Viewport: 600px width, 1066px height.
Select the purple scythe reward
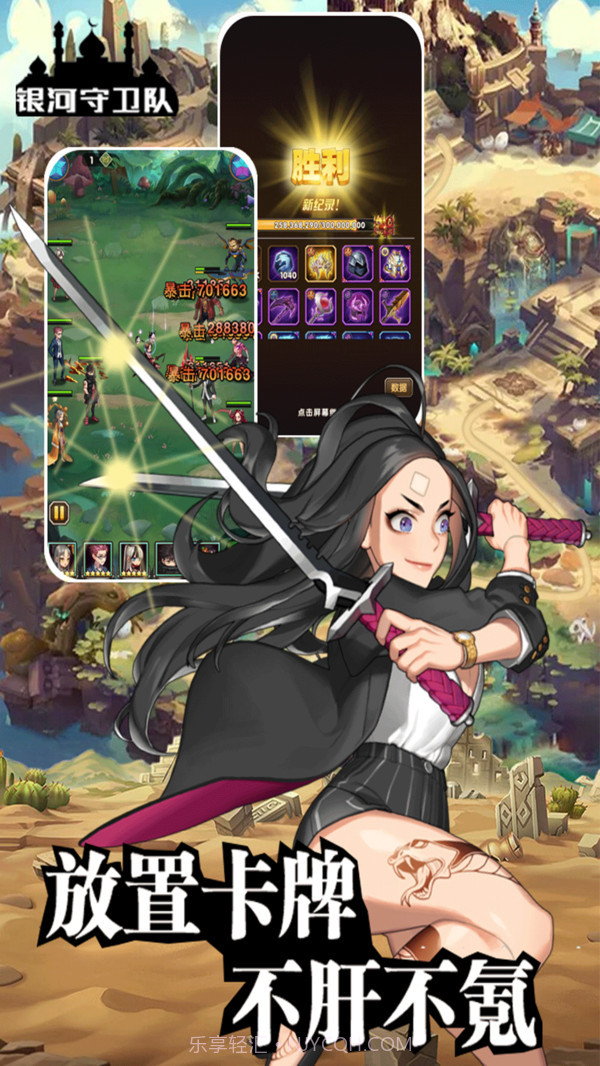281,306
